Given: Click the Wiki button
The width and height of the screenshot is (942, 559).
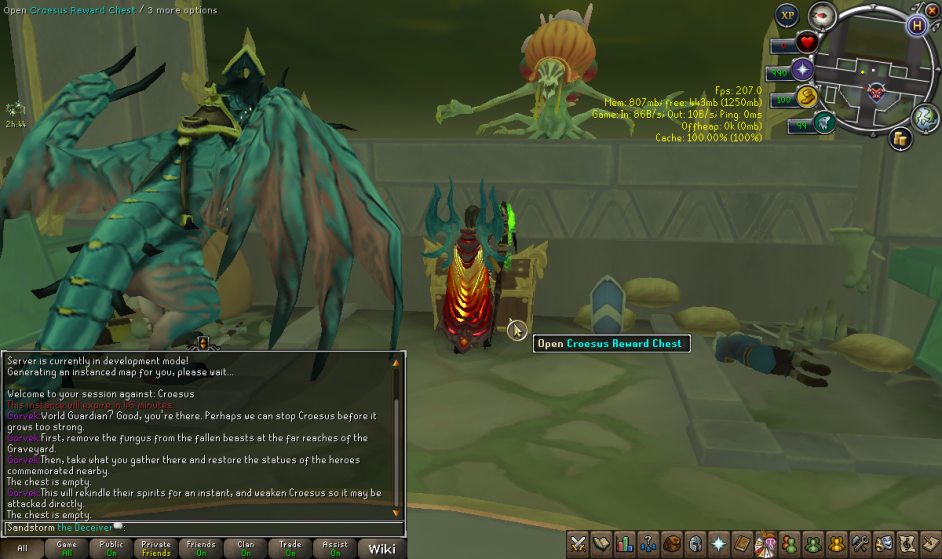Looking at the screenshot, I should (x=381, y=548).
